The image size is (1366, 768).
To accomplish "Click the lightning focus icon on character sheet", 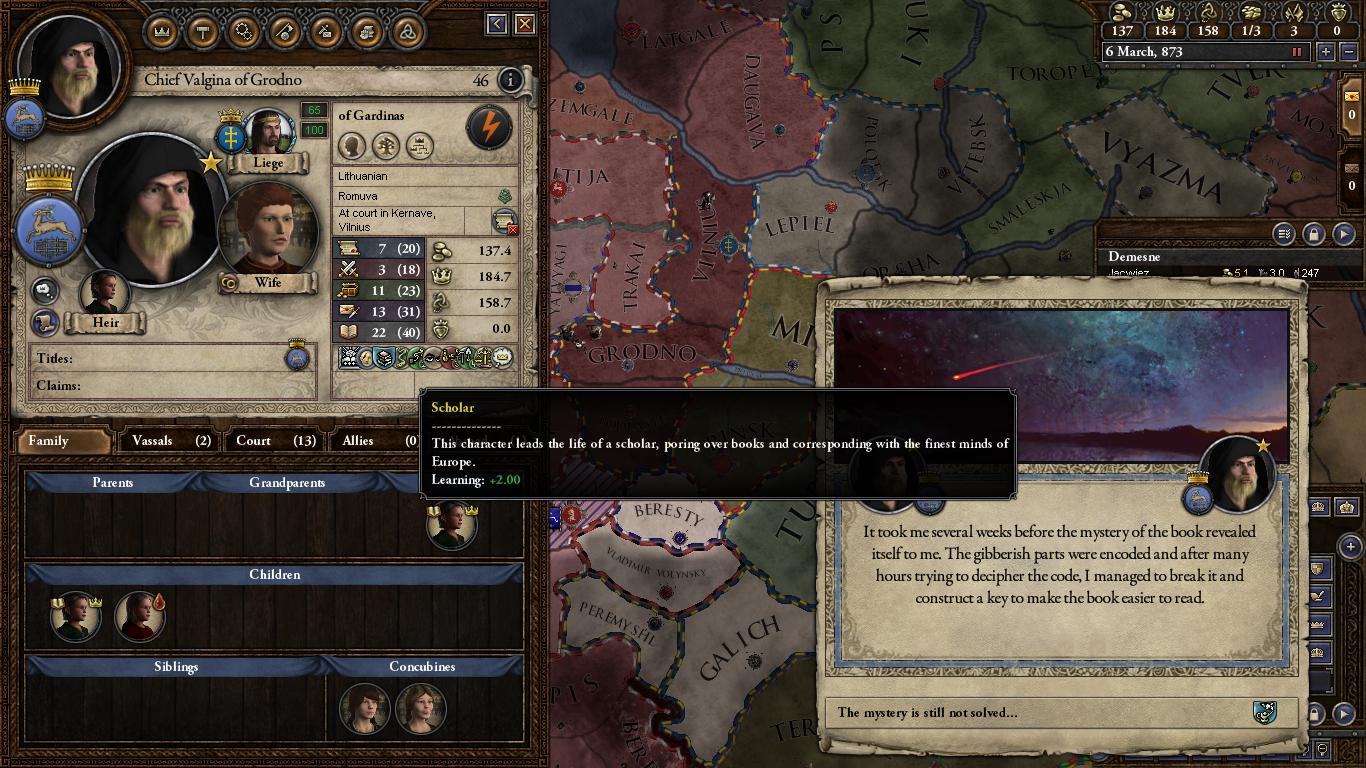I will 488,128.
